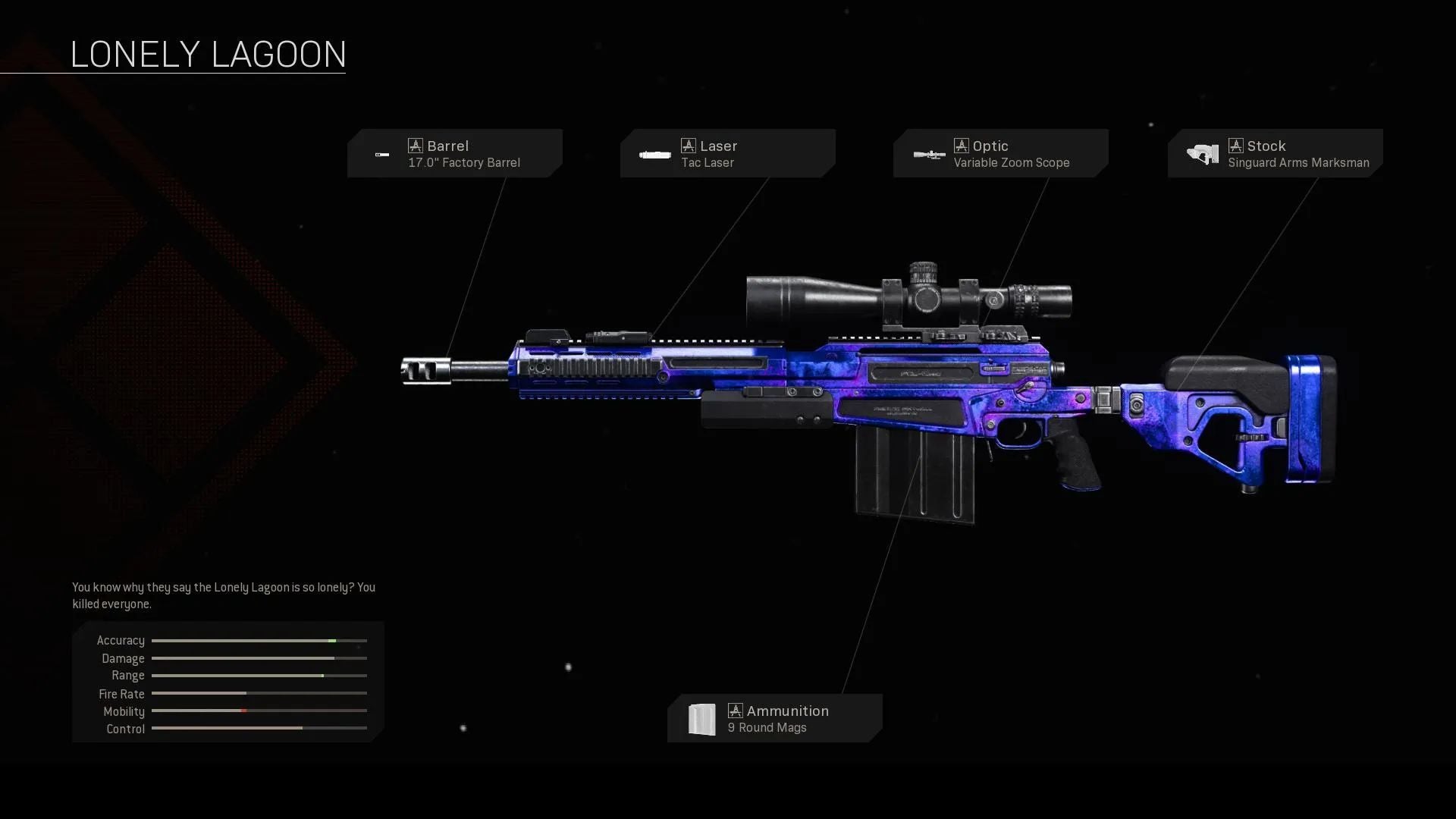The image size is (1456, 819).
Task: Click the blueprint badge beside Ammunition
Action: [734, 711]
